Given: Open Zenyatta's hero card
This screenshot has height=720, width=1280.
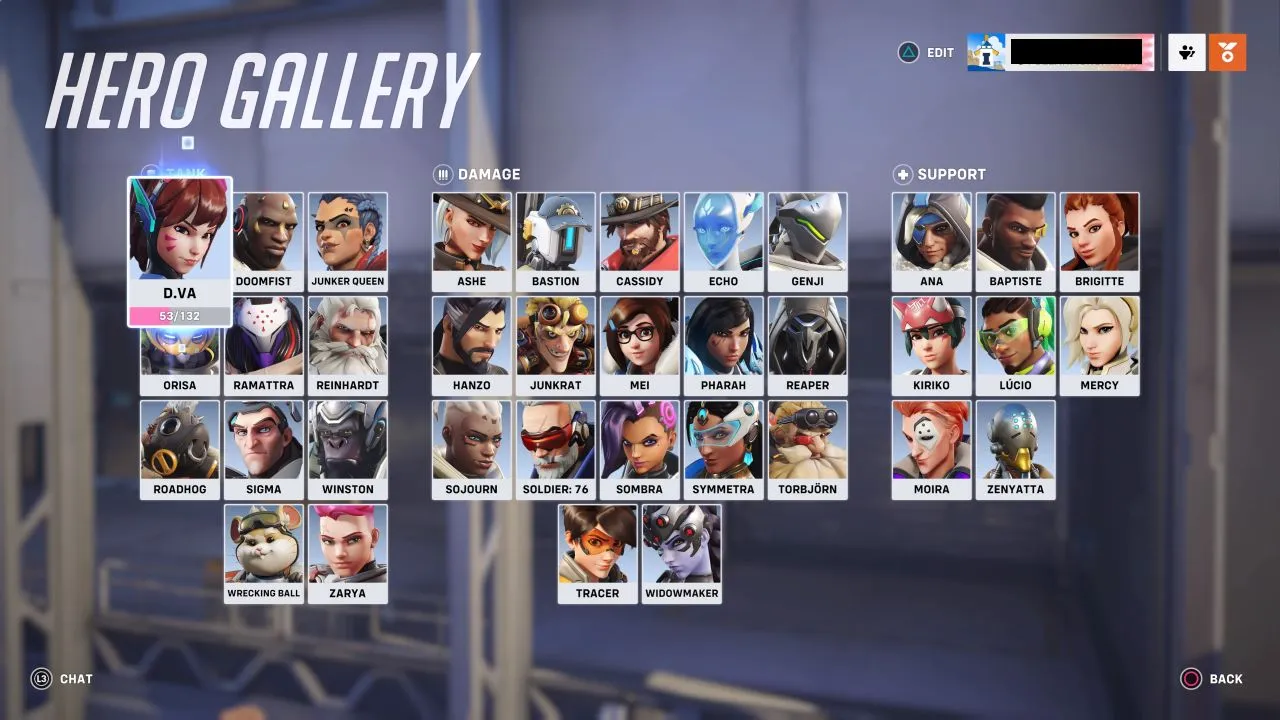Looking at the screenshot, I should (x=1016, y=449).
